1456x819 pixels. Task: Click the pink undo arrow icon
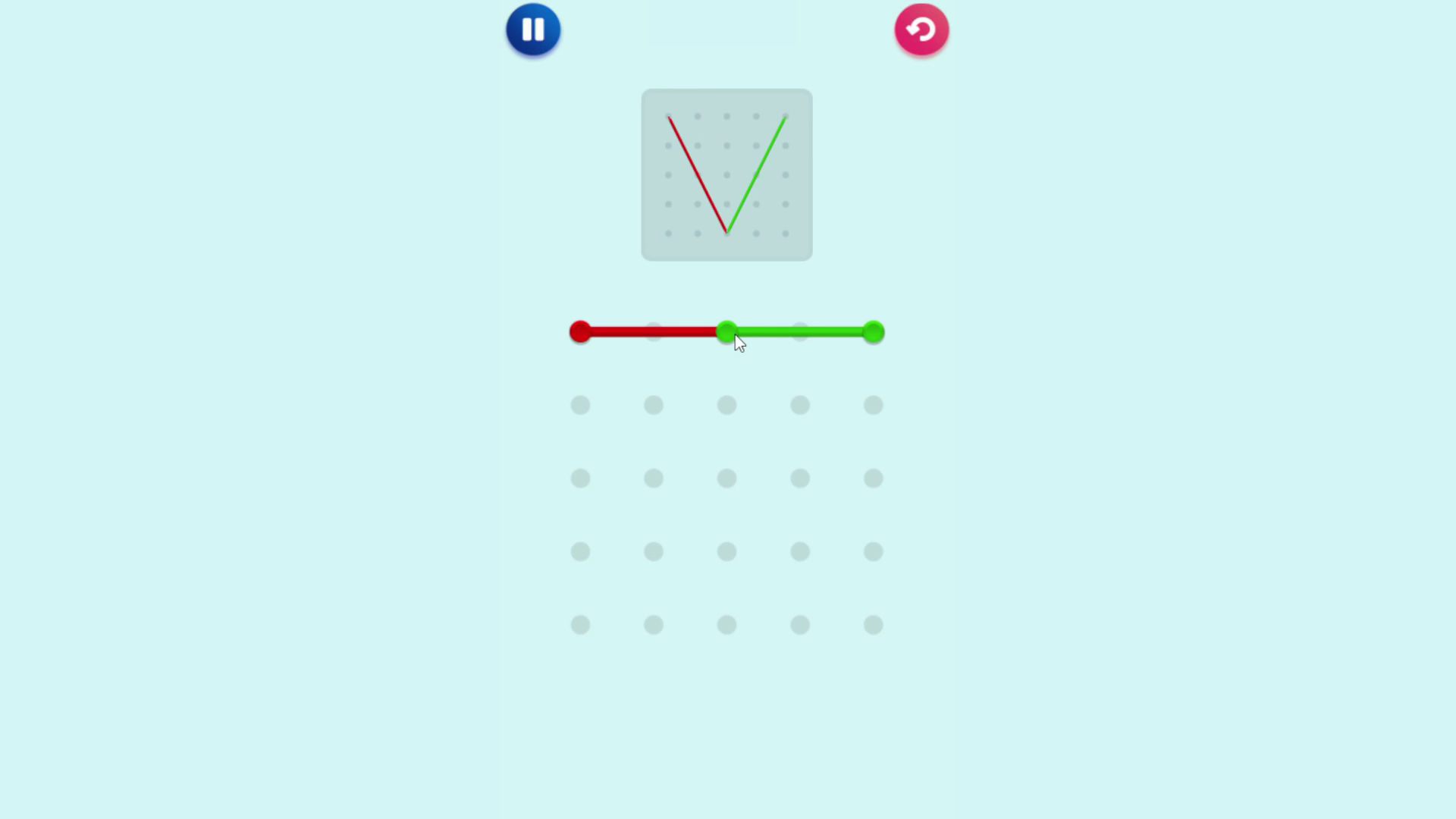[922, 30]
